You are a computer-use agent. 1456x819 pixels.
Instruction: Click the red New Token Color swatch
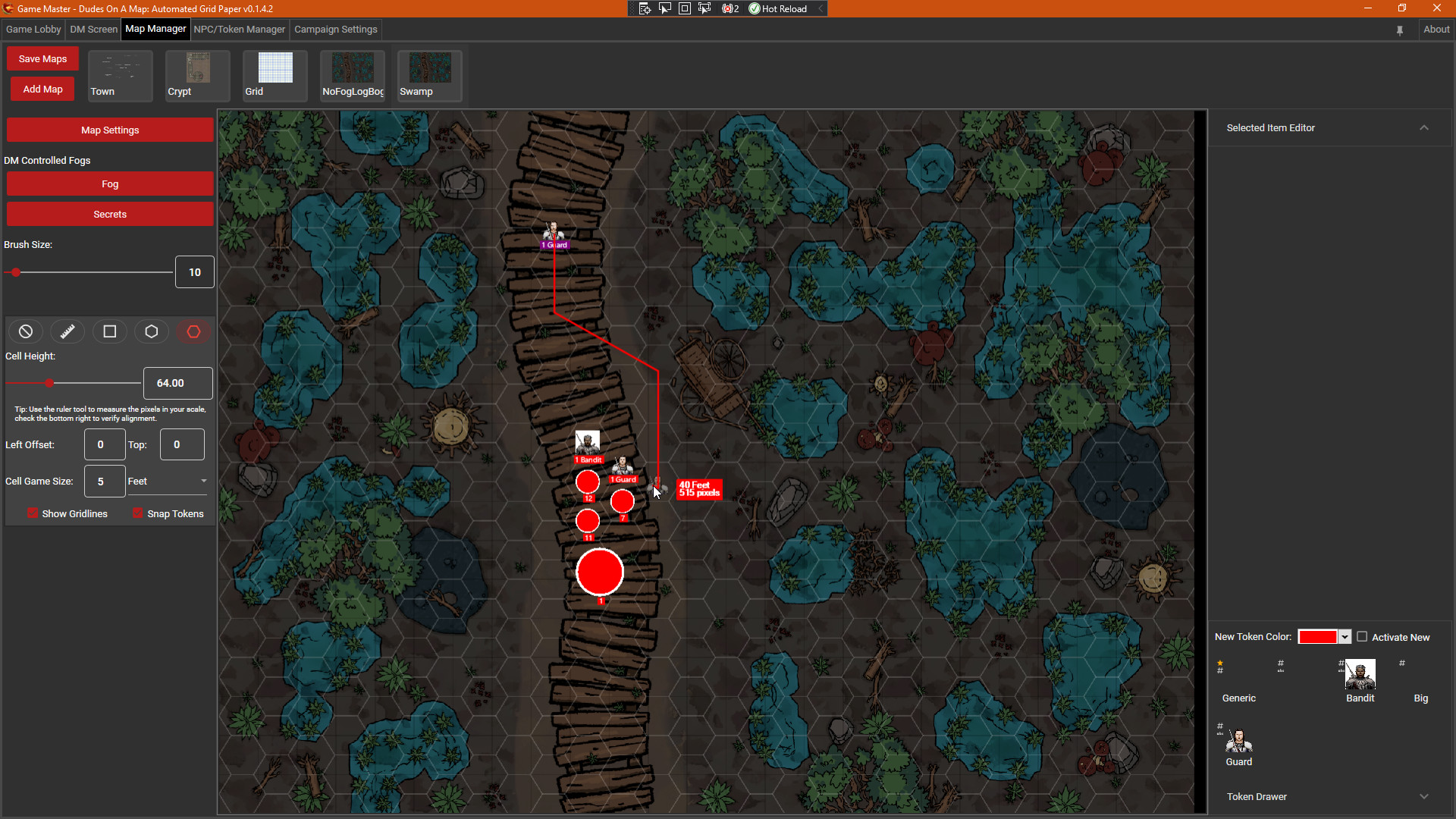click(1319, 637)
